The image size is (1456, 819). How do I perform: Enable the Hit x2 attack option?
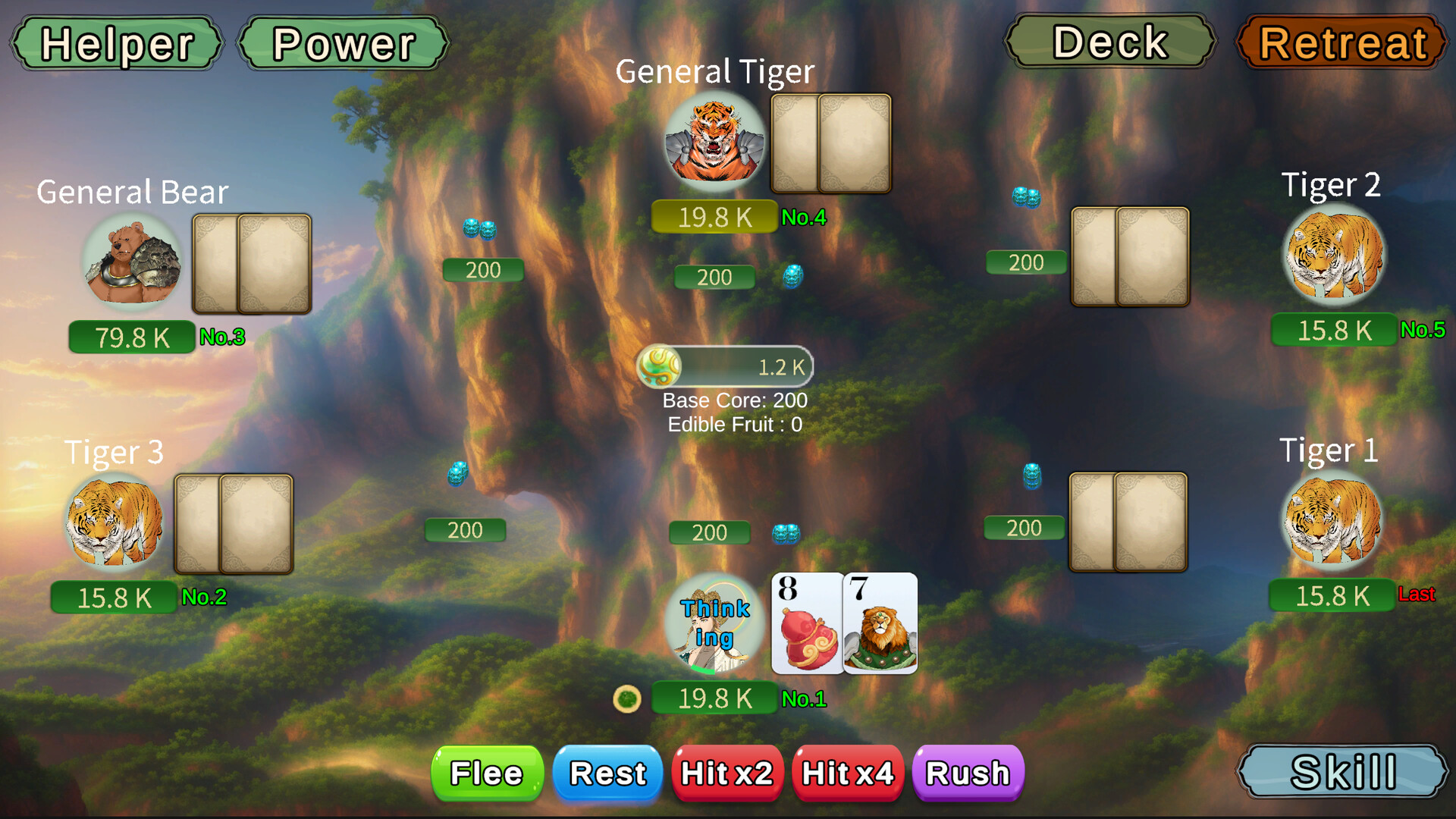pos(727,773)
